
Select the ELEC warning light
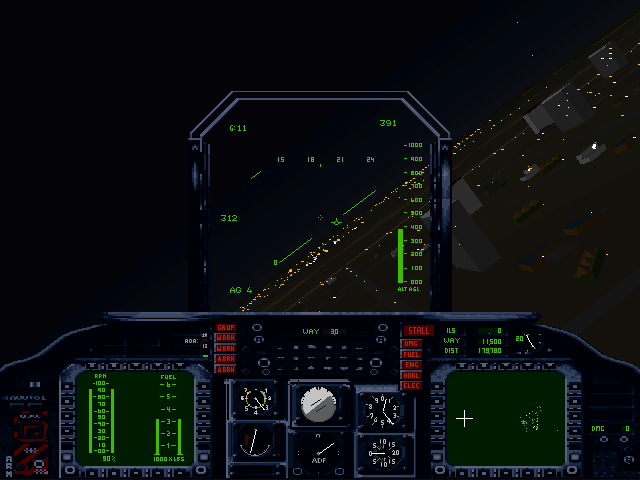412,385
